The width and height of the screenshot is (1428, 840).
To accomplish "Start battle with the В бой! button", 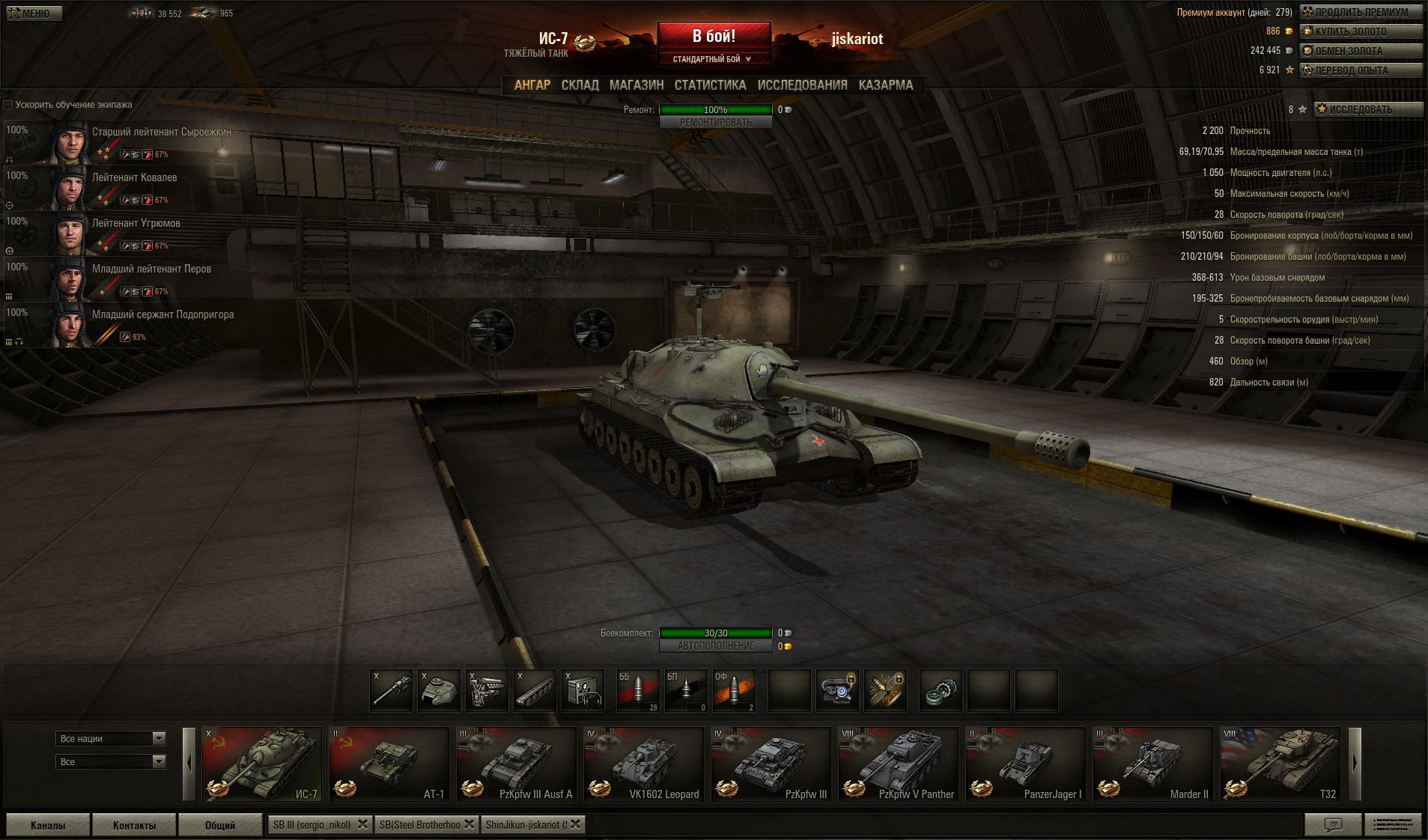I will point(714,36).
